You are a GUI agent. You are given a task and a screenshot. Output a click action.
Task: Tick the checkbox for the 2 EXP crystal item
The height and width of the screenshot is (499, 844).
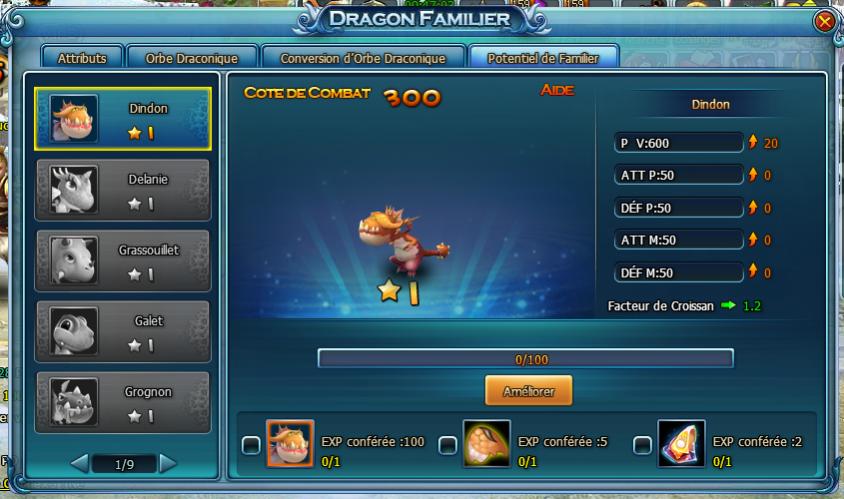point(642,445)
